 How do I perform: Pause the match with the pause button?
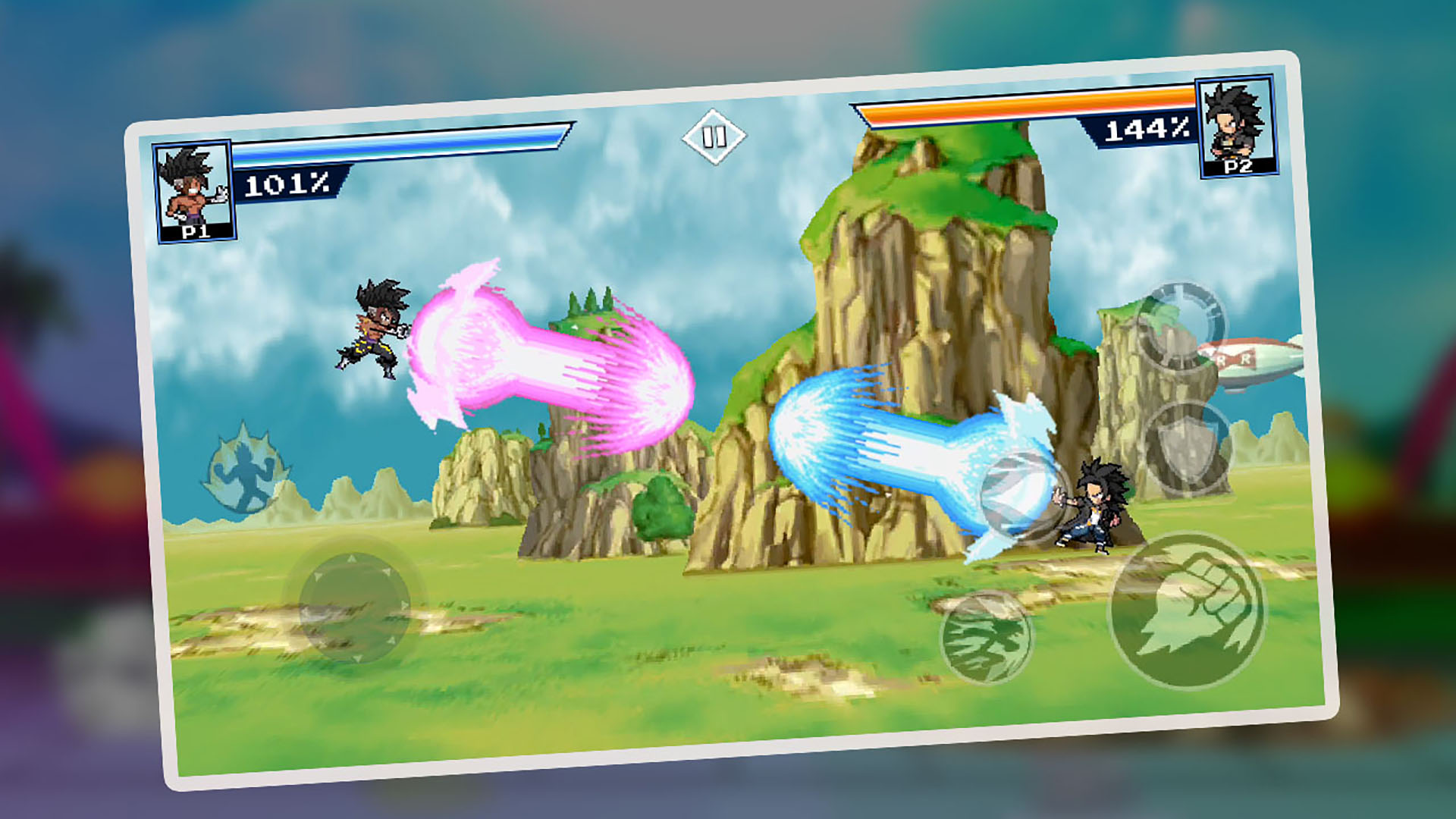coord(713,138)
